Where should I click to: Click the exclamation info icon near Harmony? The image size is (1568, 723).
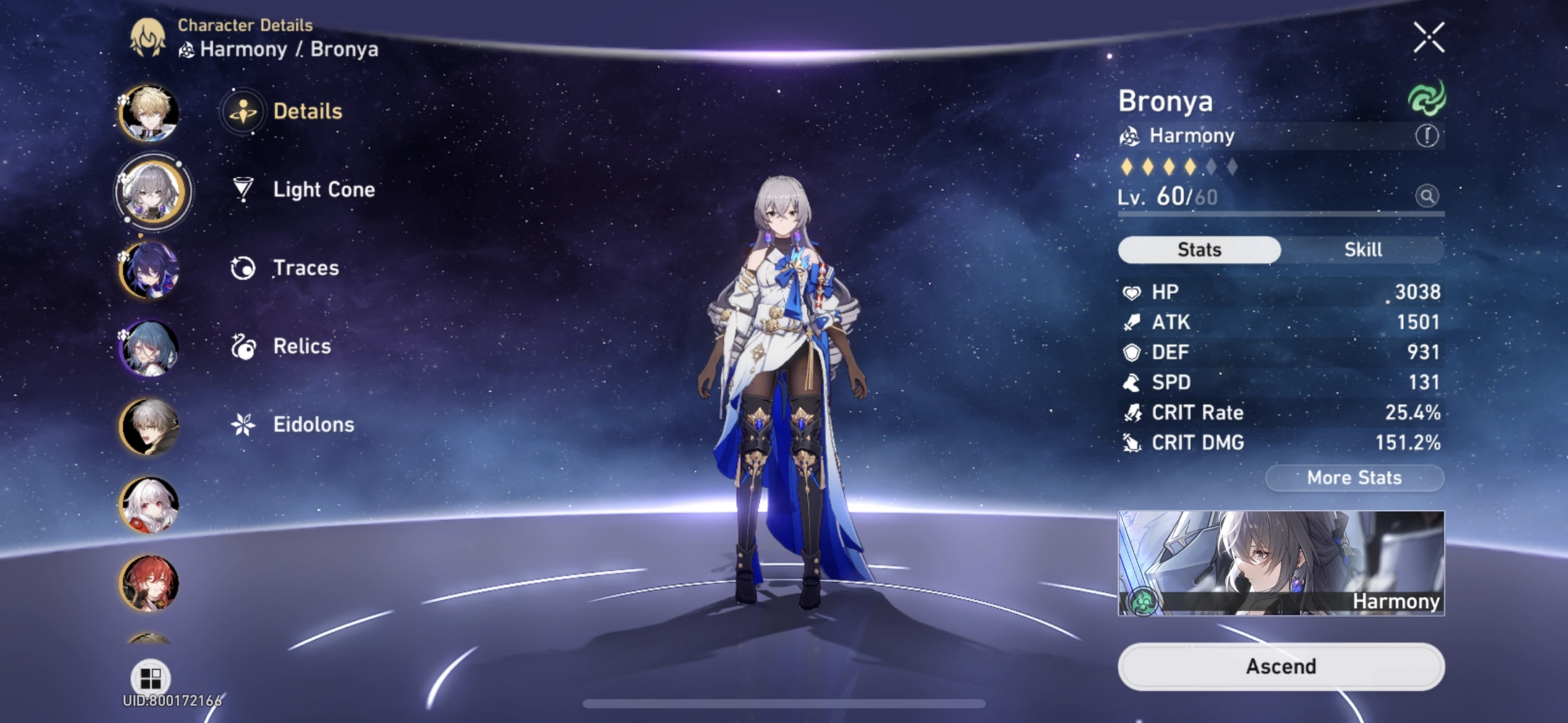(x=1427, y=135)
